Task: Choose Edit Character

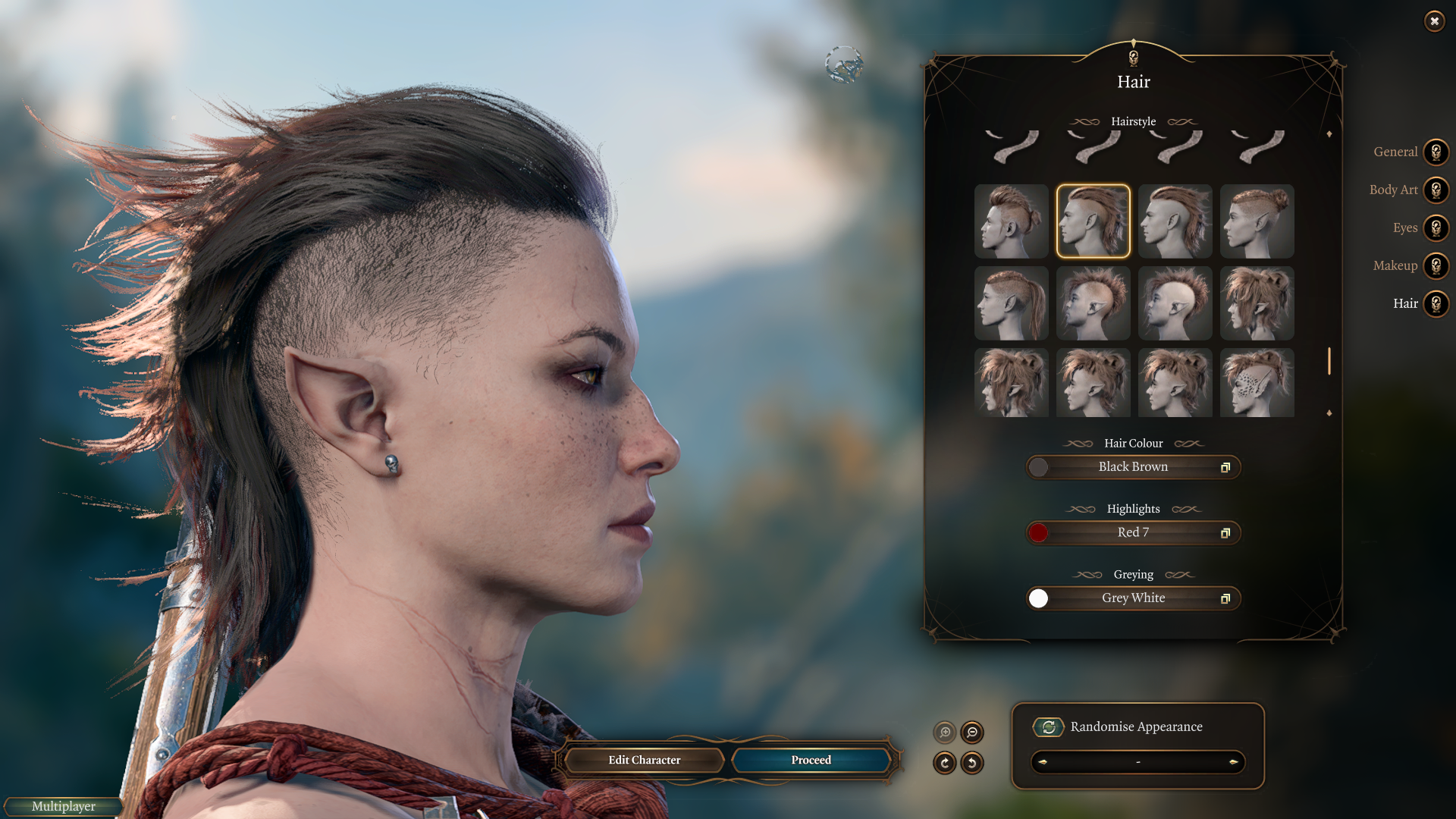Action: click(x=644, y=760)
